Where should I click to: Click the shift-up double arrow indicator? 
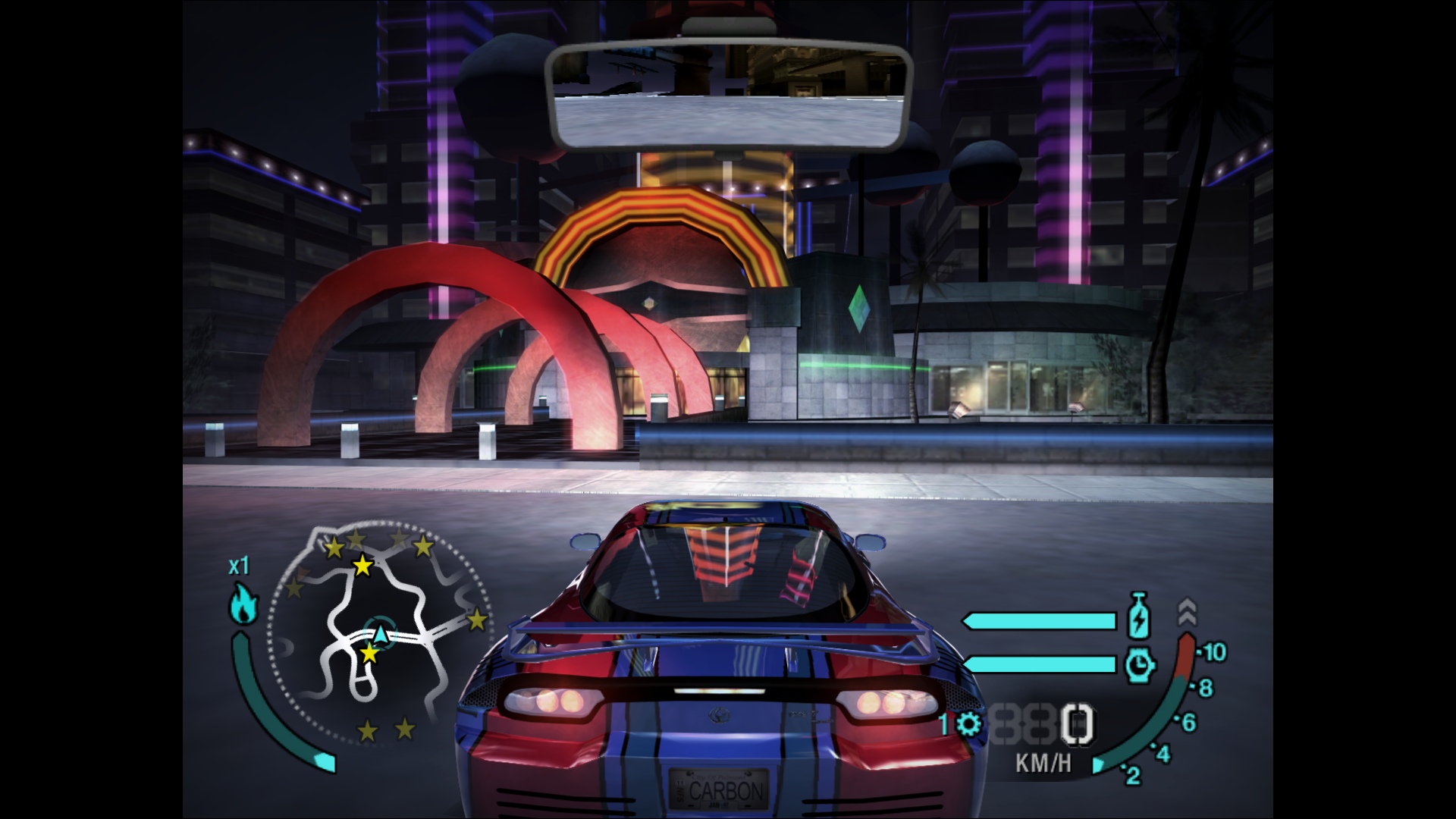coord(1187,612)
